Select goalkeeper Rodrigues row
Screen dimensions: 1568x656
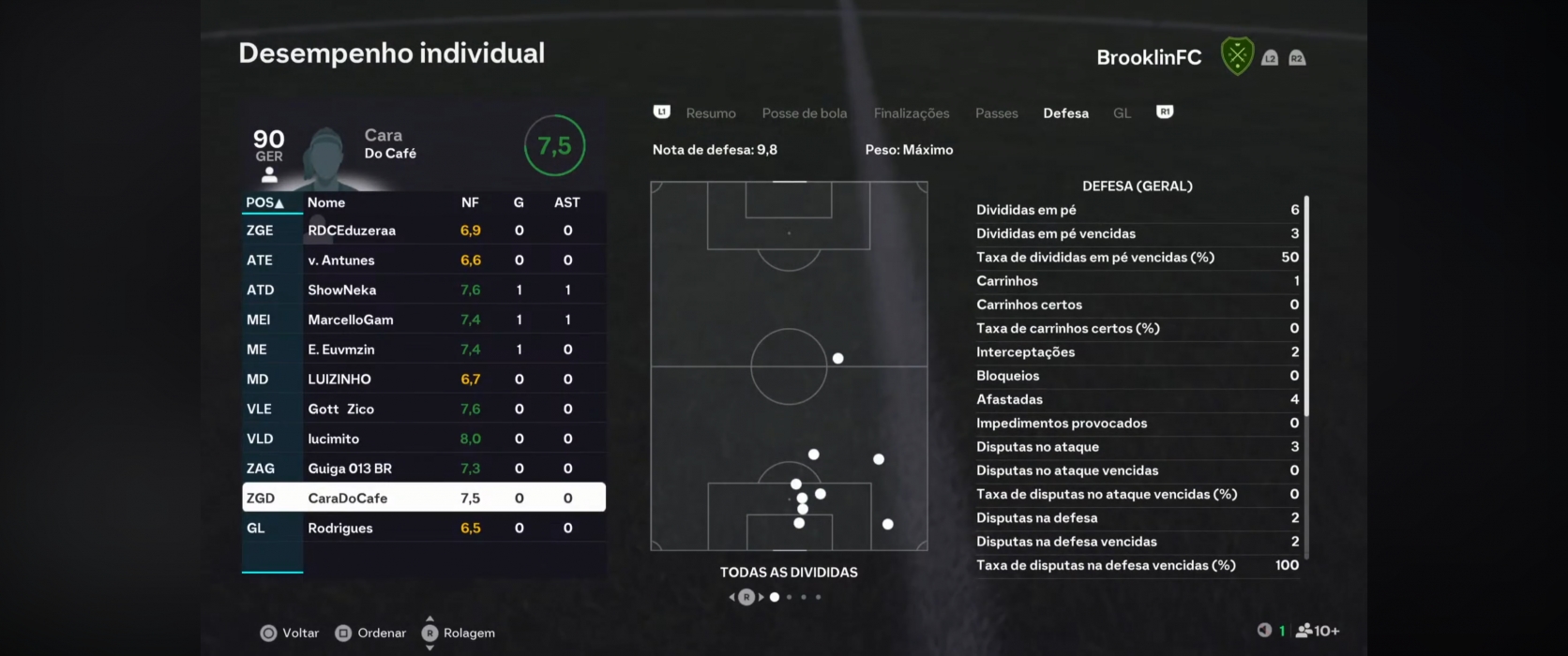pyautogui.click(x=423, y=529)
